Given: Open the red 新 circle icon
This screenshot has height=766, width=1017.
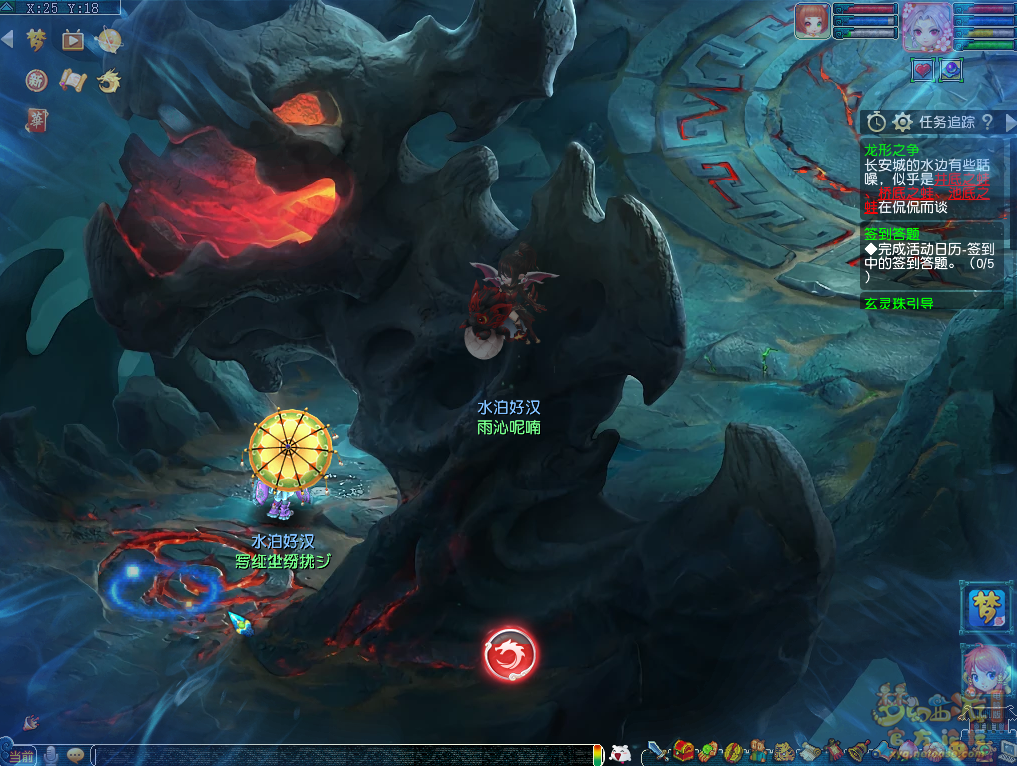Looking at the screenshot, I should [37, 80].
